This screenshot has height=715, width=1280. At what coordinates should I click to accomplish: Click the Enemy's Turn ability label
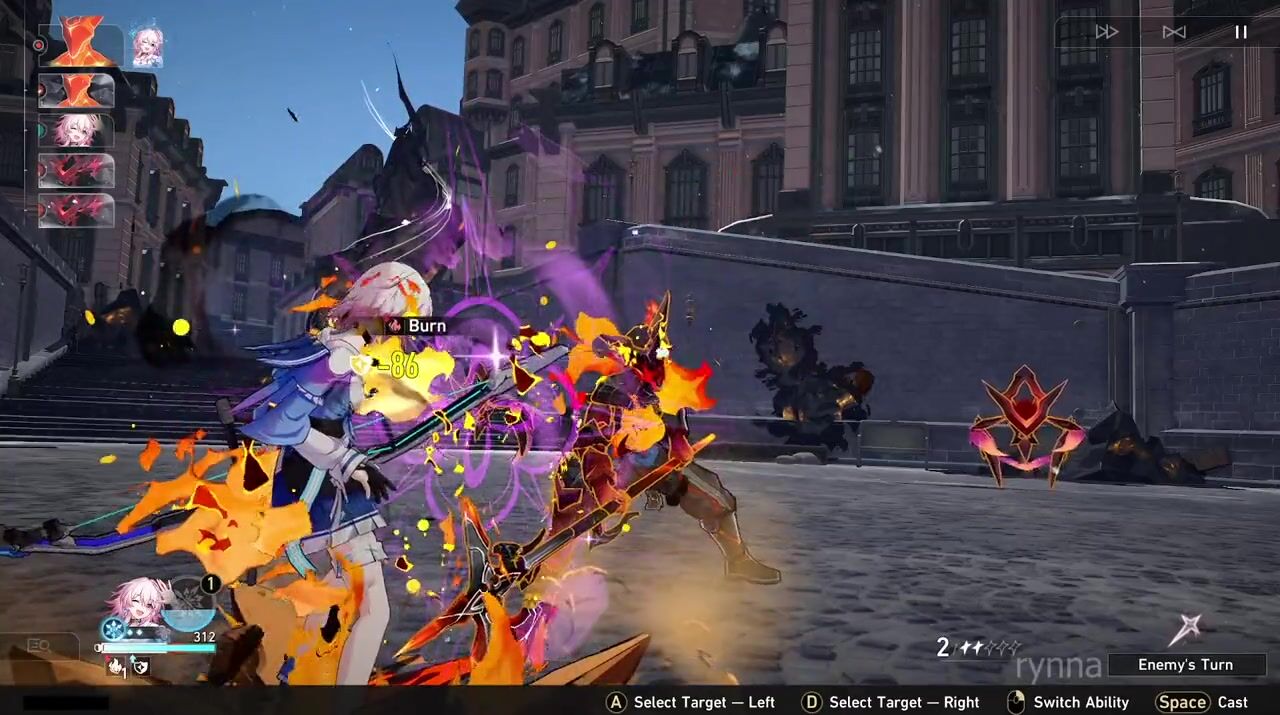coord(1185,665)
